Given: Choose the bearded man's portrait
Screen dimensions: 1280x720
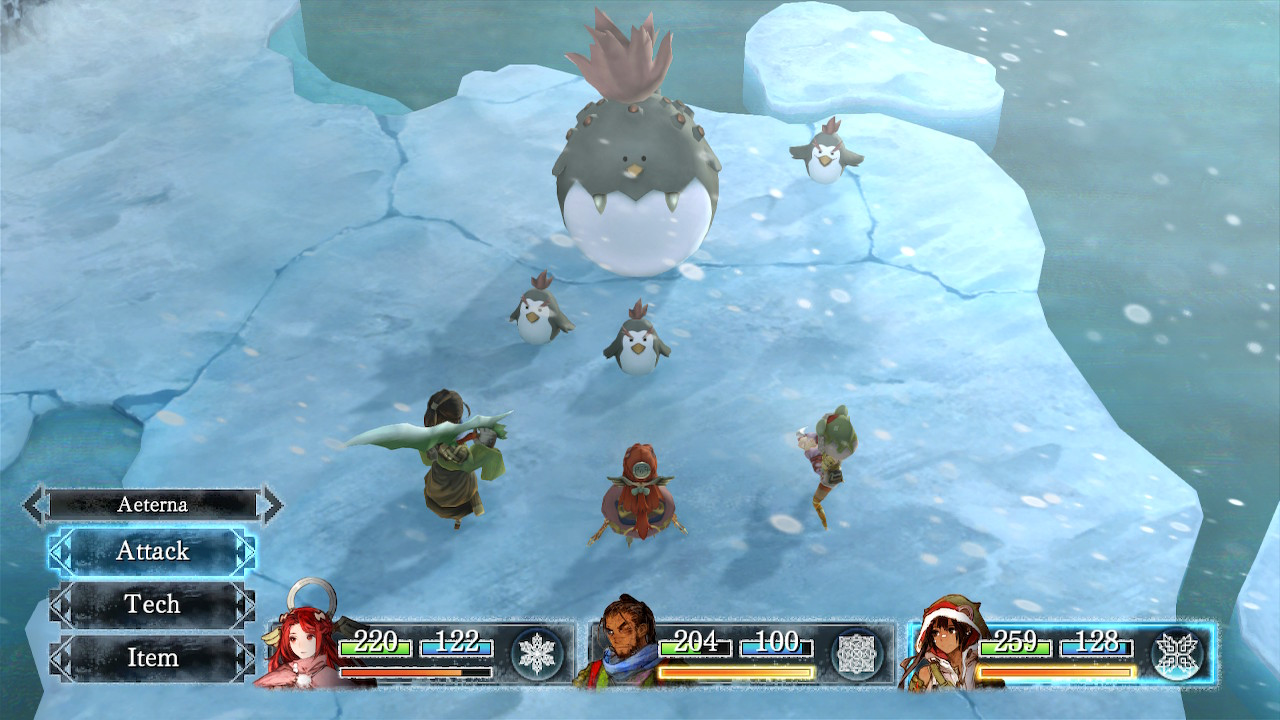Looking at the screenshot, I should tap(620, 645).
